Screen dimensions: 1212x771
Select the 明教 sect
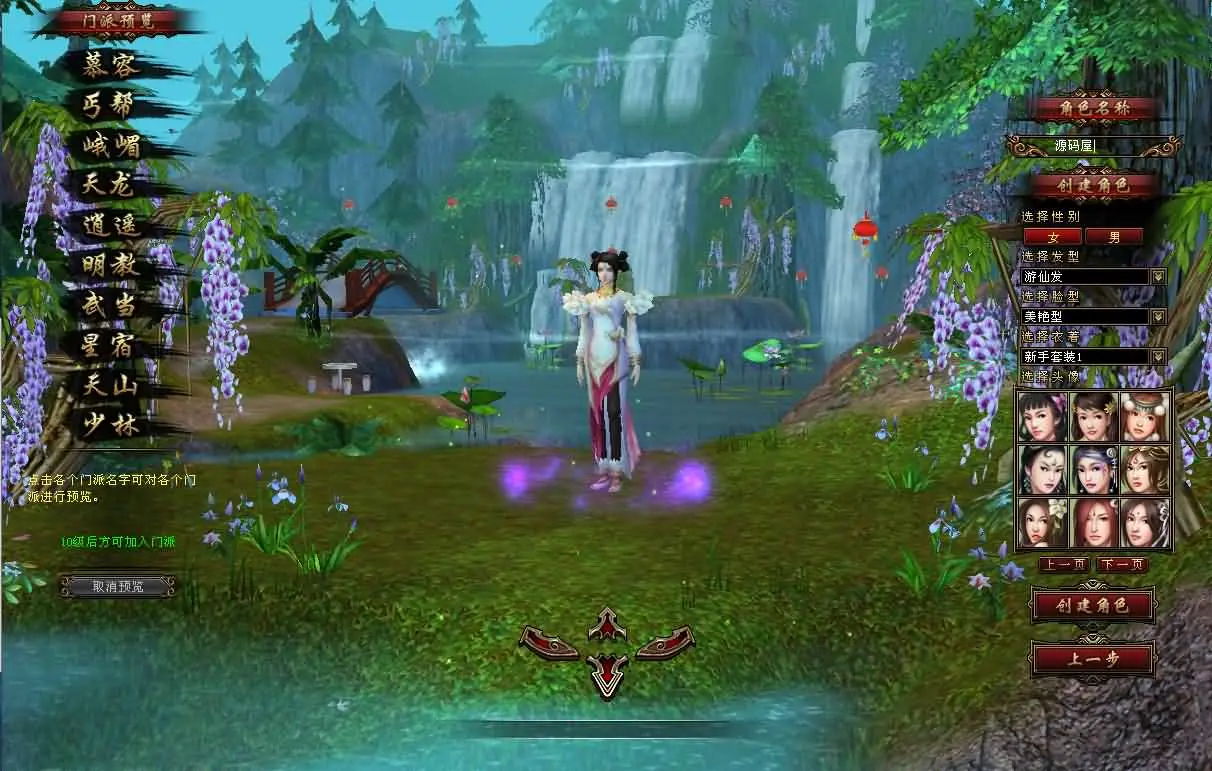tap(111, 265)
